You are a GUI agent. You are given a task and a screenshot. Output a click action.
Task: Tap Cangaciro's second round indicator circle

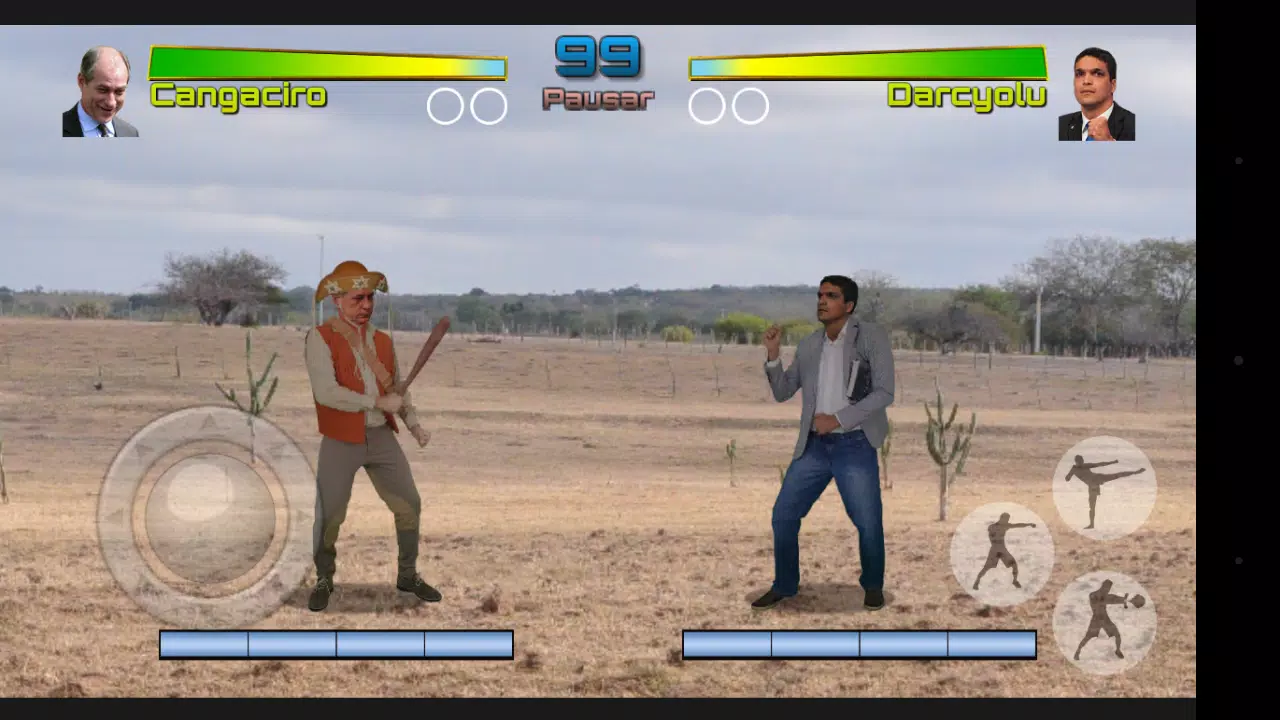(490, 104)
